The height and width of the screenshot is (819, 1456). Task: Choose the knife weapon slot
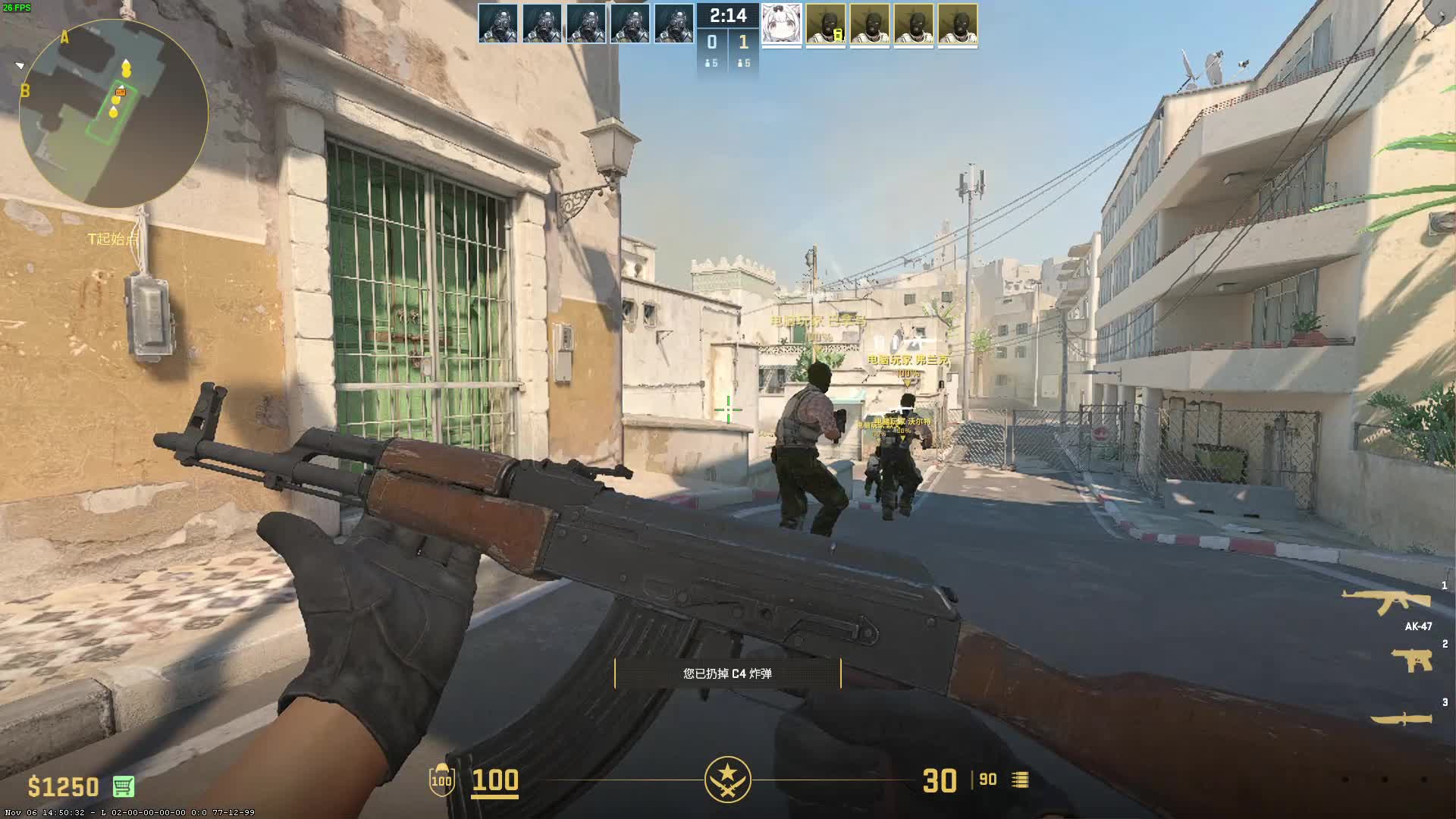coord(1401,718)
